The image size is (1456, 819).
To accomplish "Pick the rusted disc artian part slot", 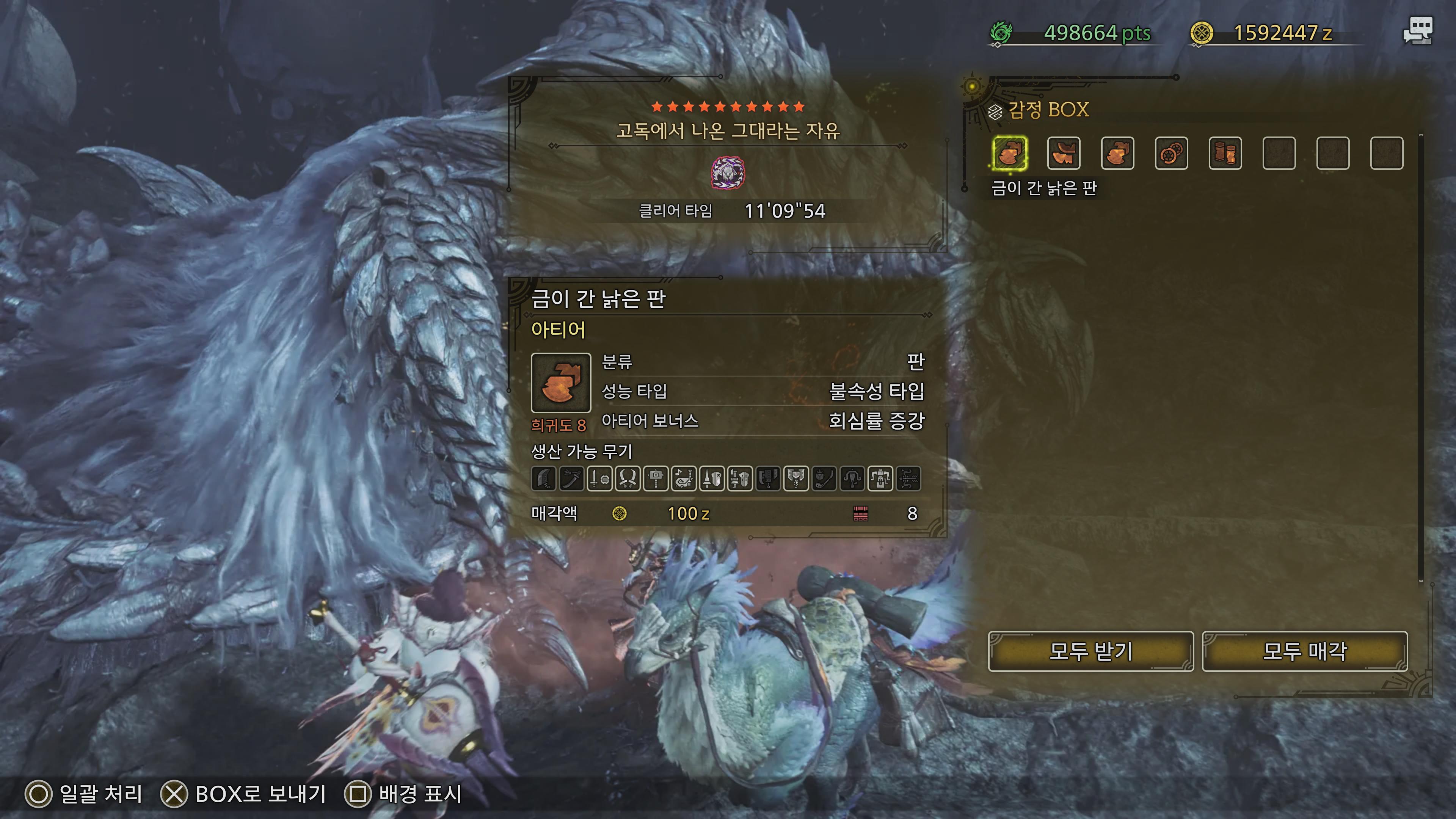I will (x=1171, y=153).
